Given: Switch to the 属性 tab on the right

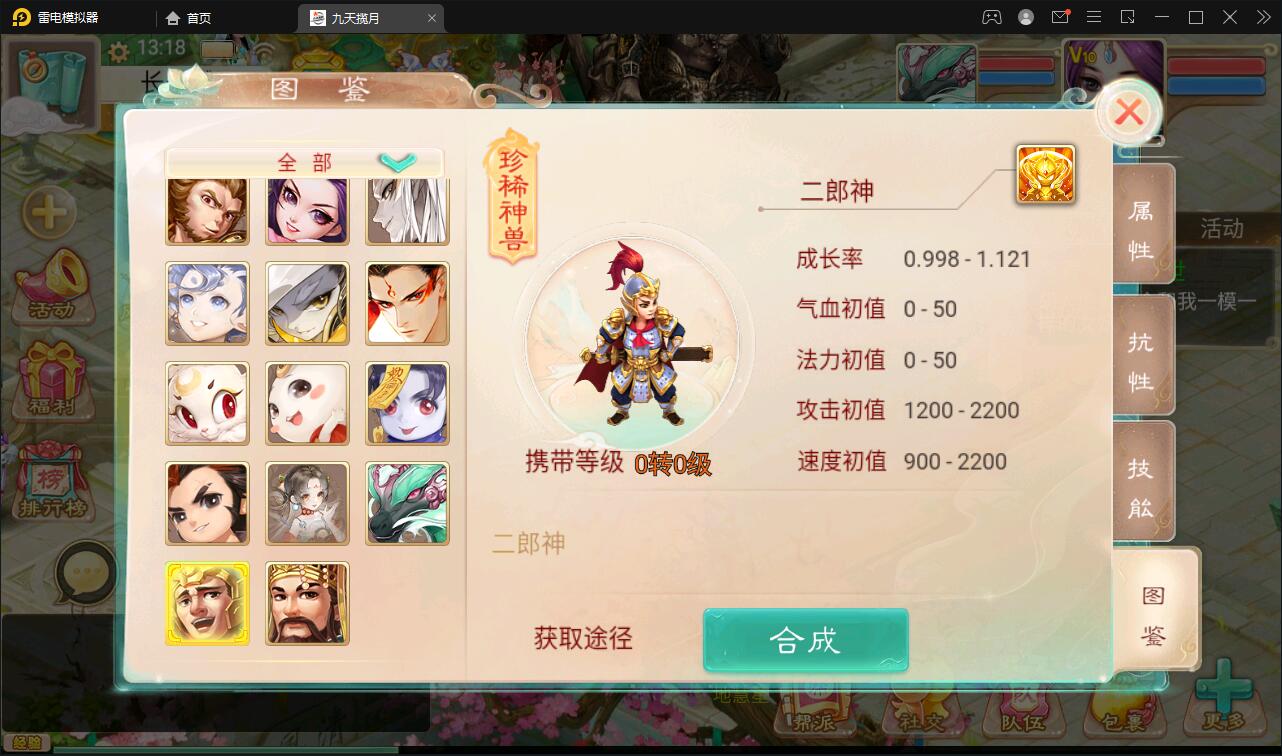Looking at the screenshot, I should coord(1144,226).
